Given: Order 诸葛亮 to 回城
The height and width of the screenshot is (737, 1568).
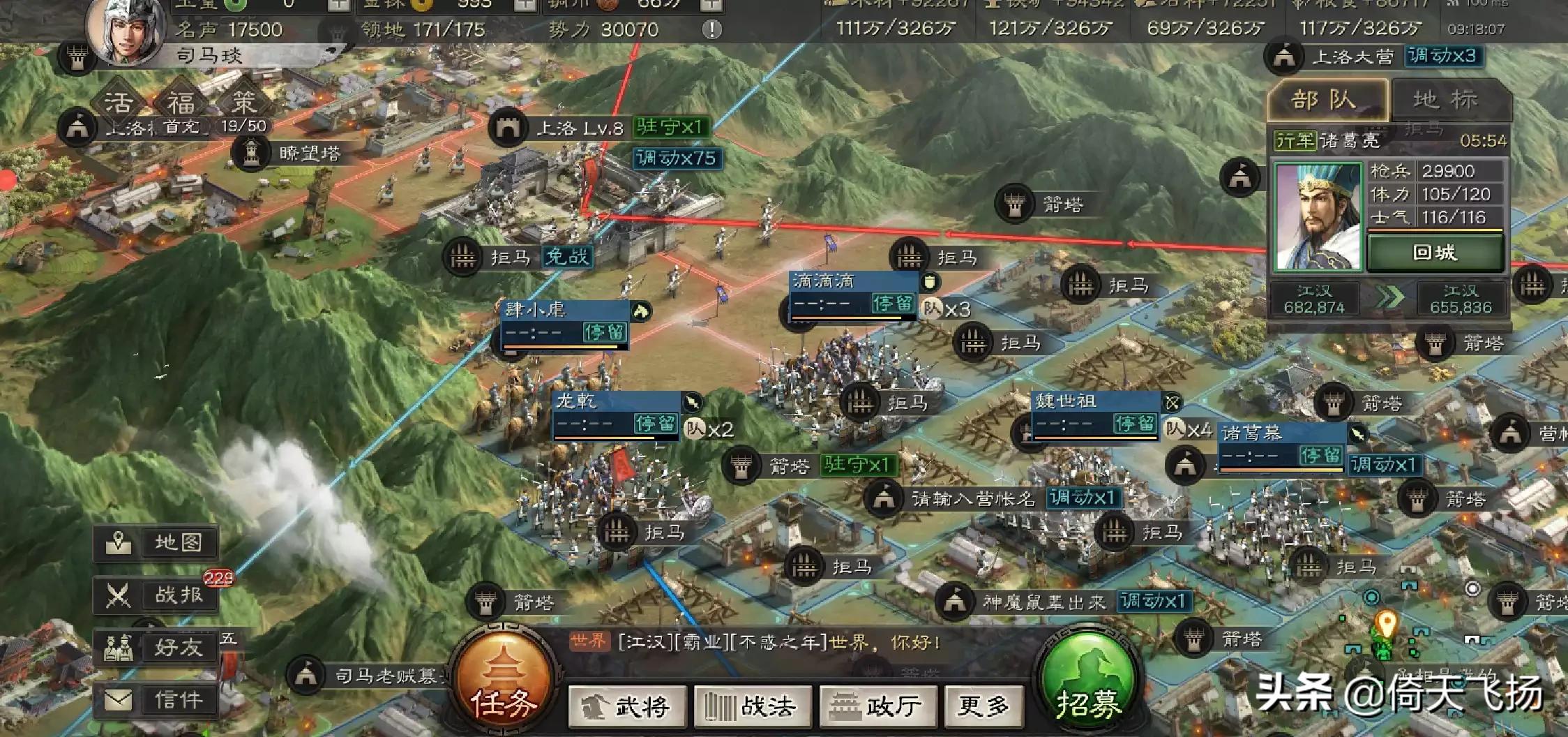Looking at the screenshot, I should click(x=1434, y=253).
